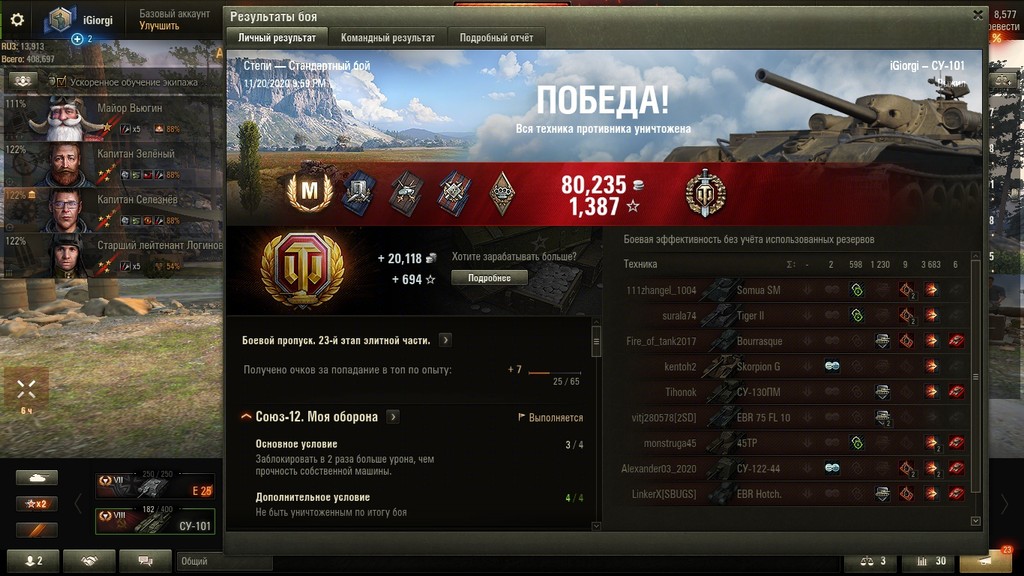The height and width of the screenshot is (576, 1024).
Task: Expand the Боевой пропуск stage arrow
Action: (x=445, y=340)
